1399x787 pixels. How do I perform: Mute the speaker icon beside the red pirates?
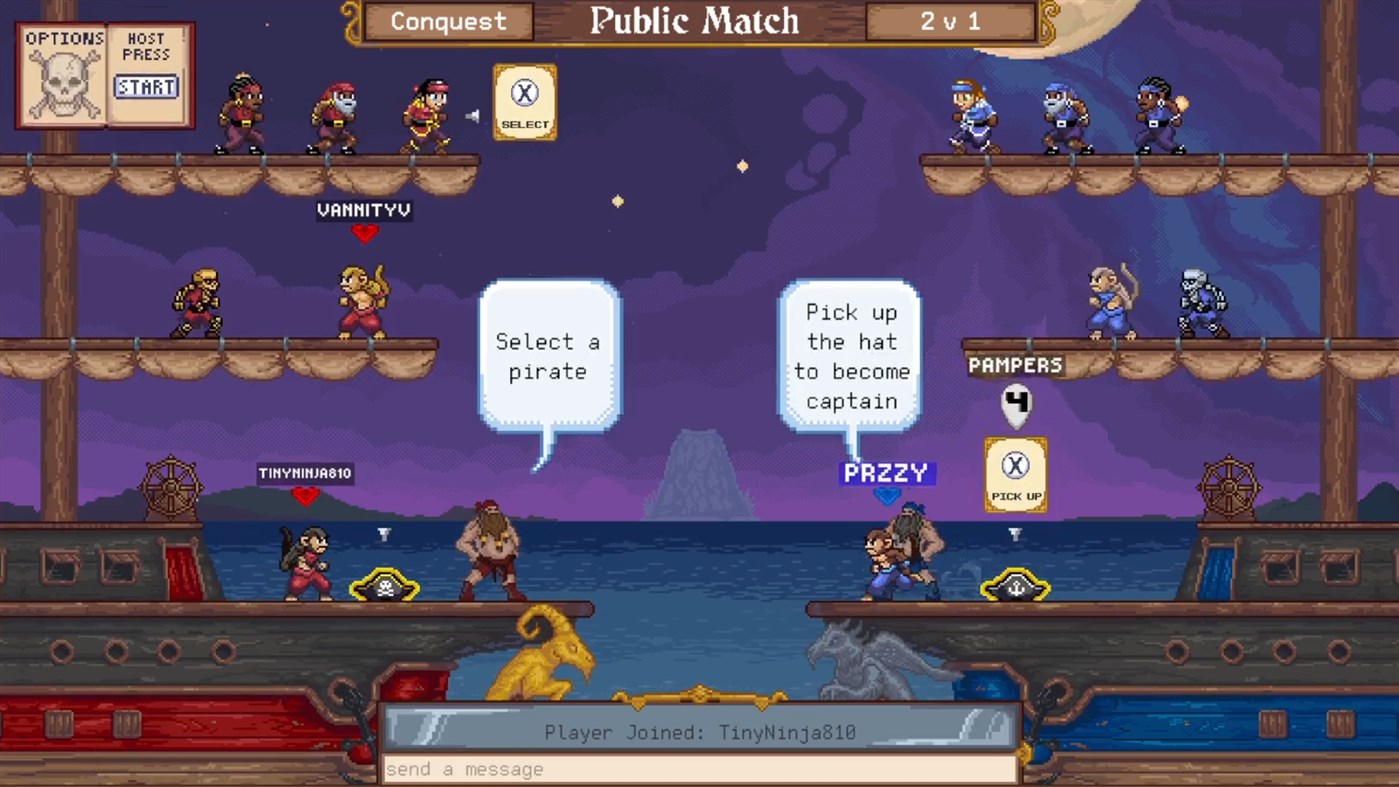coord(470,113)
